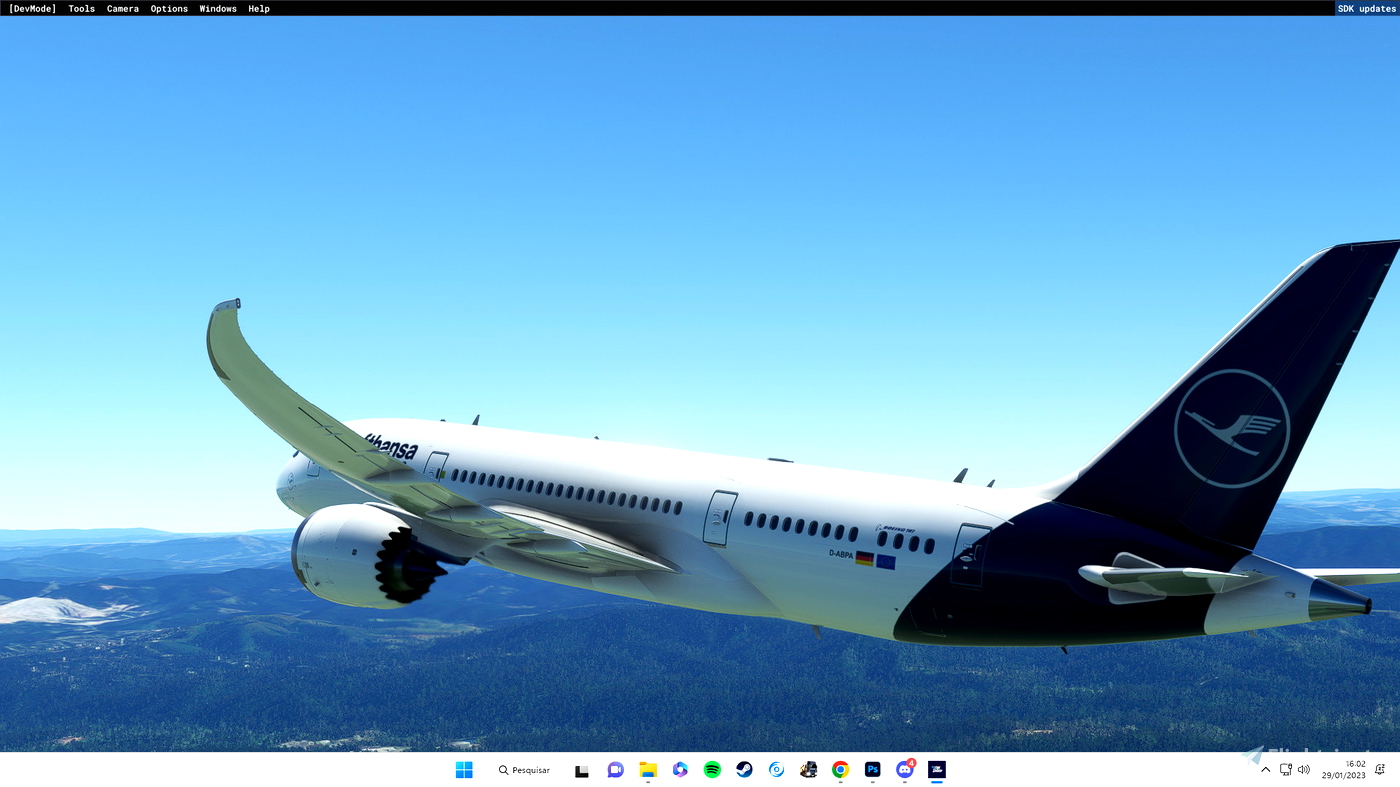This screenshot has height=787, width=1400.
Task: Open File Explorer on the taskbar
Action: 647,768
